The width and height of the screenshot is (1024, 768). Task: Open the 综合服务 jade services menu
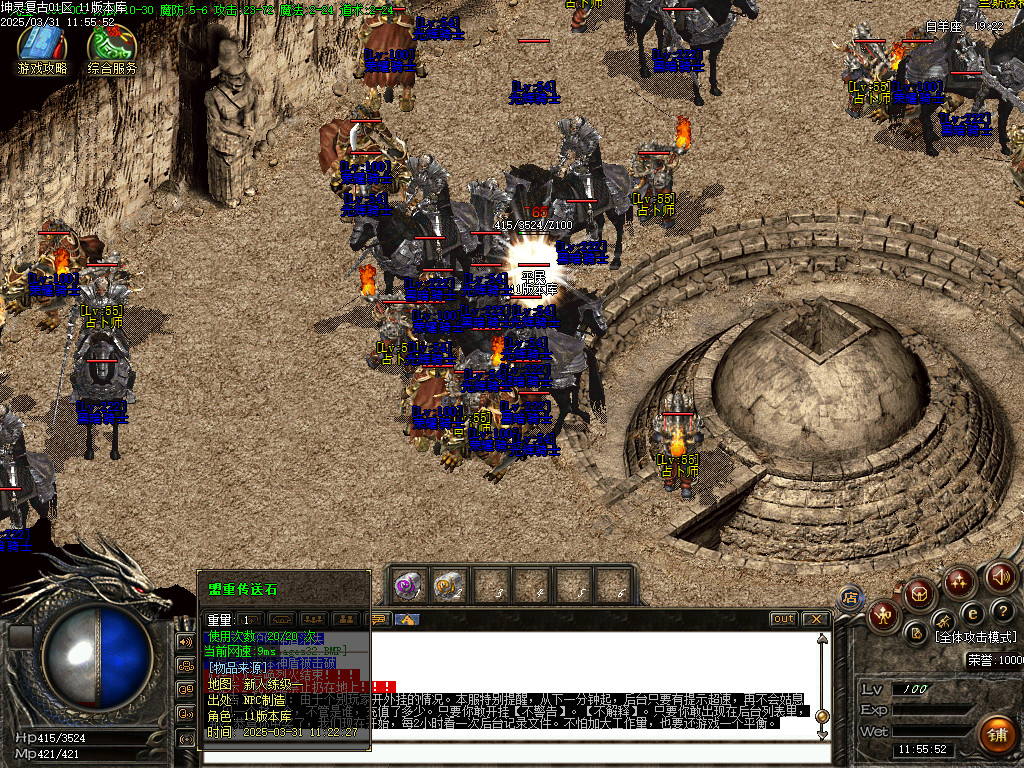pyautogui.click(x=111, y=46)
